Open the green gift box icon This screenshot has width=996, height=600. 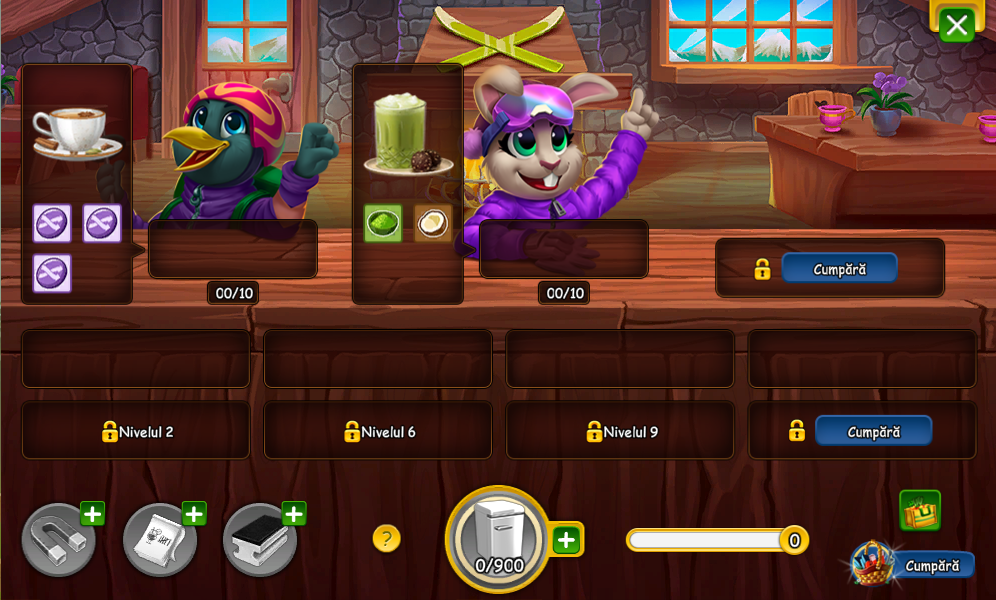919,511
